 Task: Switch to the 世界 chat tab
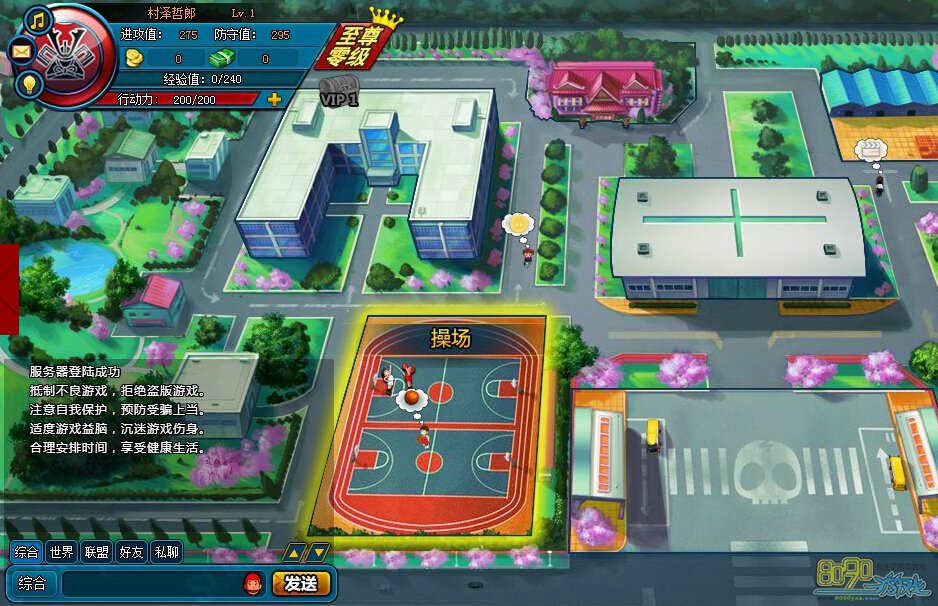point(62,551)
